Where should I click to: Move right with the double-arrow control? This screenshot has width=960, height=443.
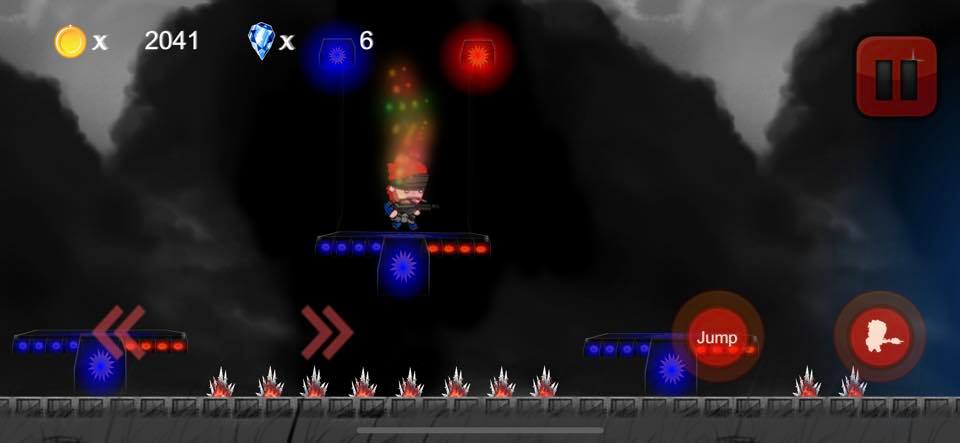coord(328,332)
